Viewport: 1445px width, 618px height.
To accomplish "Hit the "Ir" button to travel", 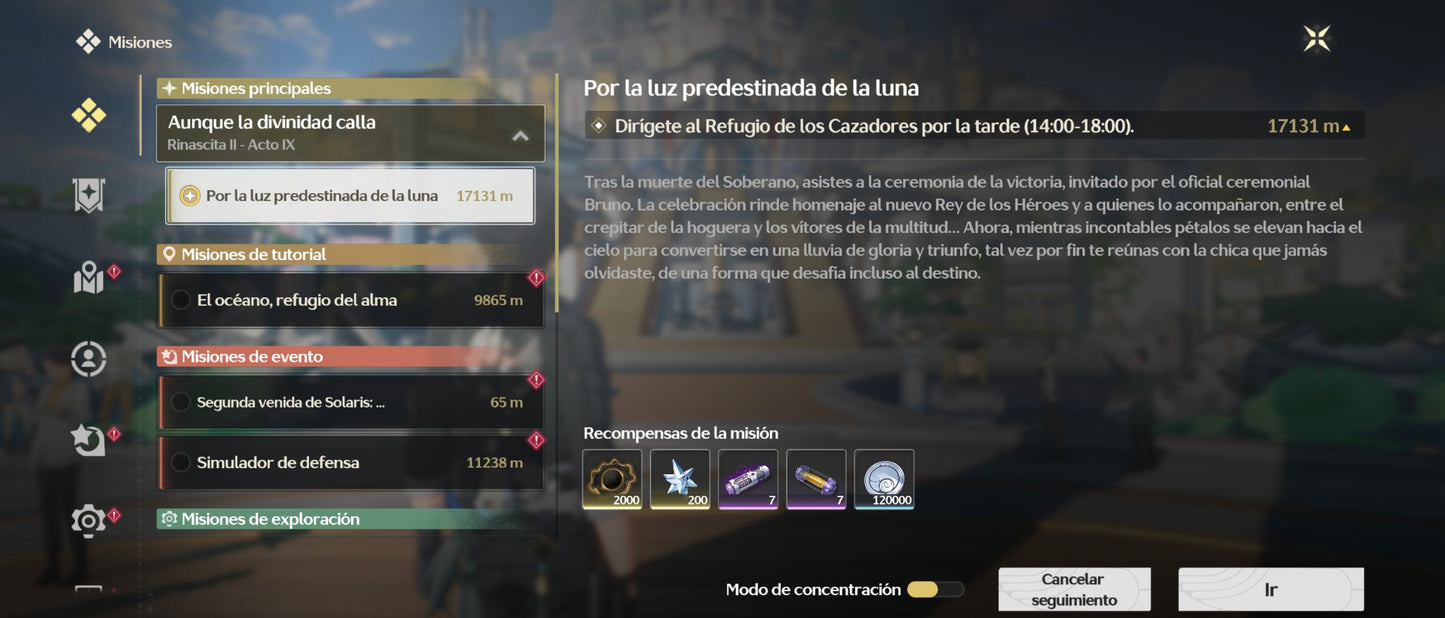I will coord(1270,590).
